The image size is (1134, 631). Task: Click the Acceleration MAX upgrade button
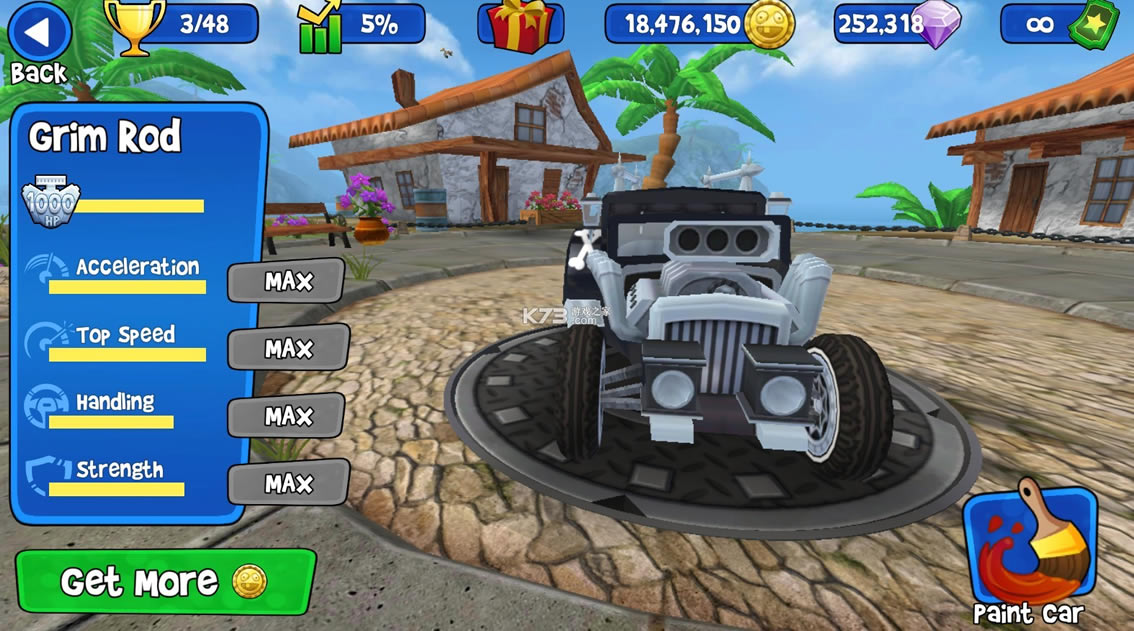point(287,282)
